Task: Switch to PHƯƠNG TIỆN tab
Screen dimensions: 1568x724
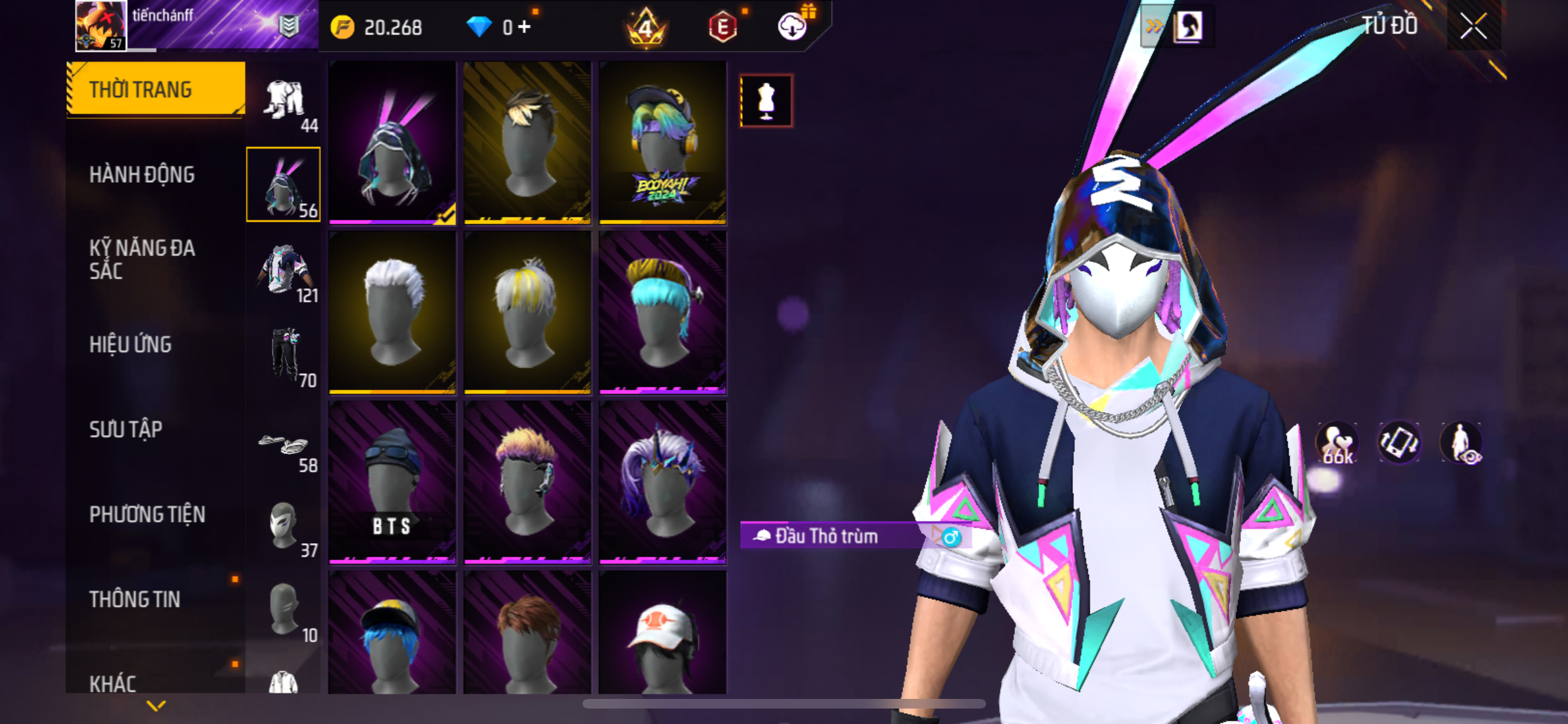Action: 147,514
